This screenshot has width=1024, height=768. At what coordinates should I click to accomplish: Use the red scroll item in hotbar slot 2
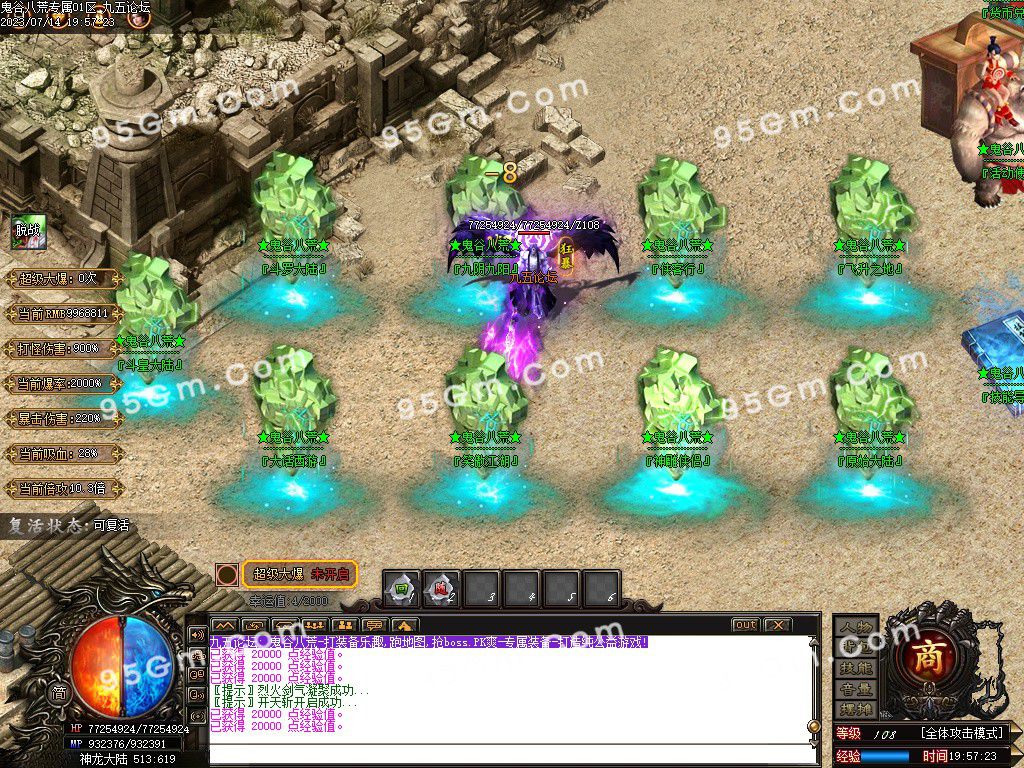[x=441, y=590]
